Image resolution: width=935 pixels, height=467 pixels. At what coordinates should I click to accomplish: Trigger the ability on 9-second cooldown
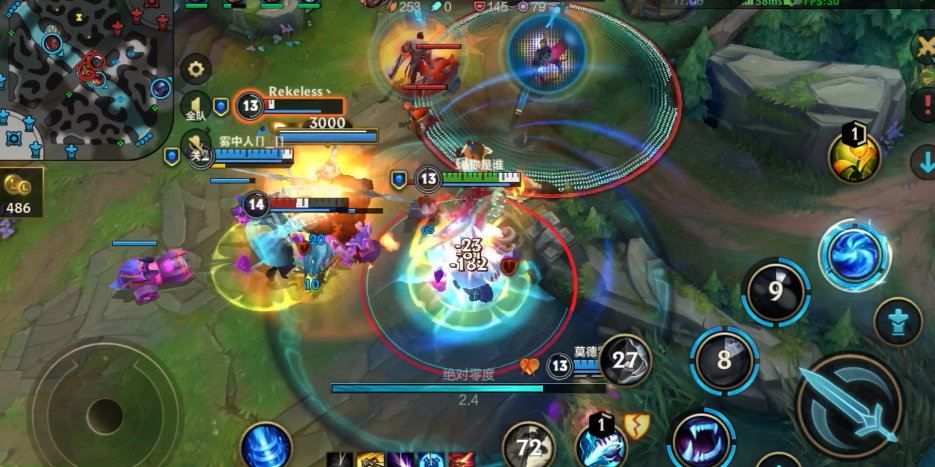click(x=776, y=292)
